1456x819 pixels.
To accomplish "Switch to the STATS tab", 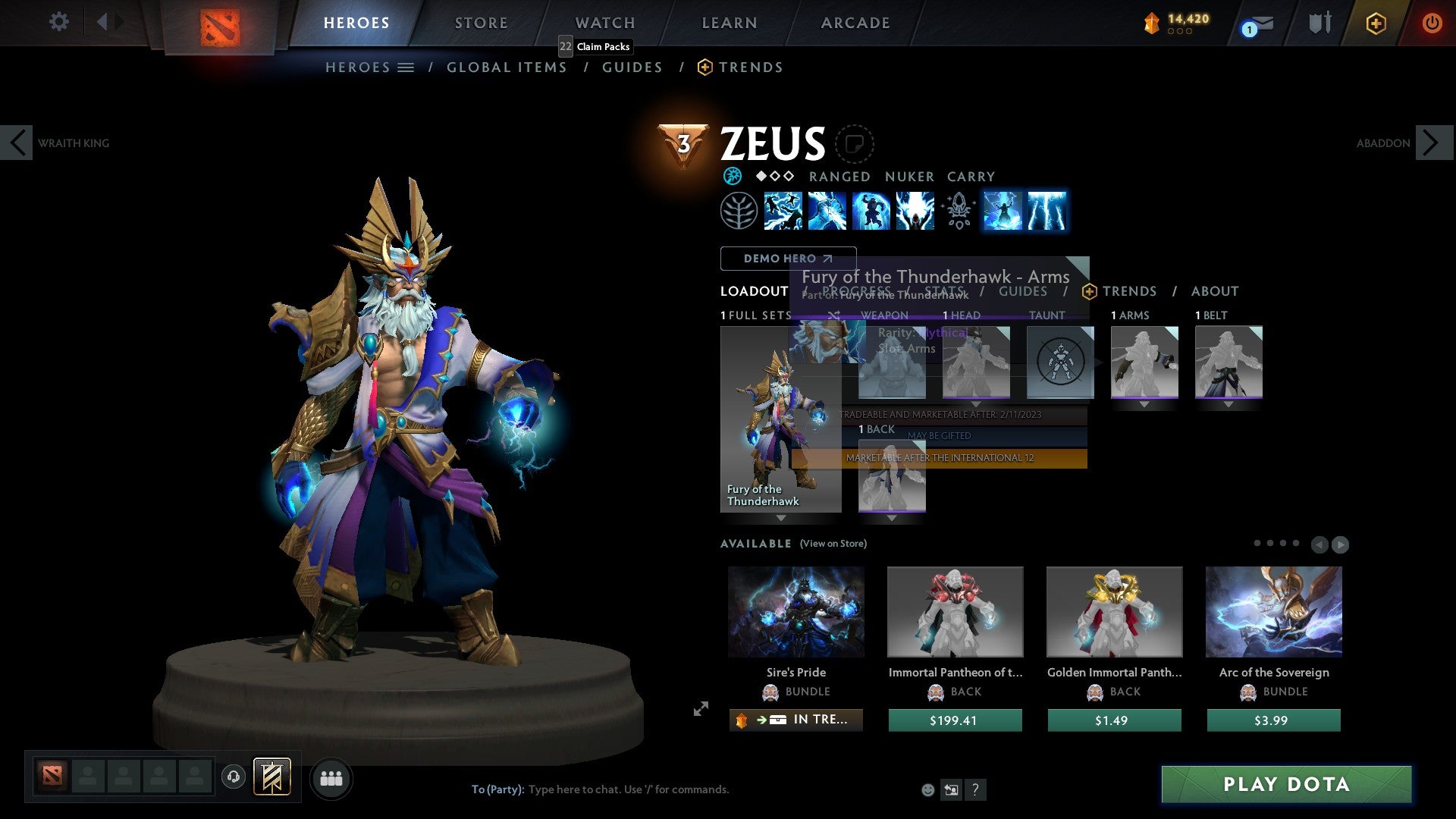I will [x=943, y=291].
